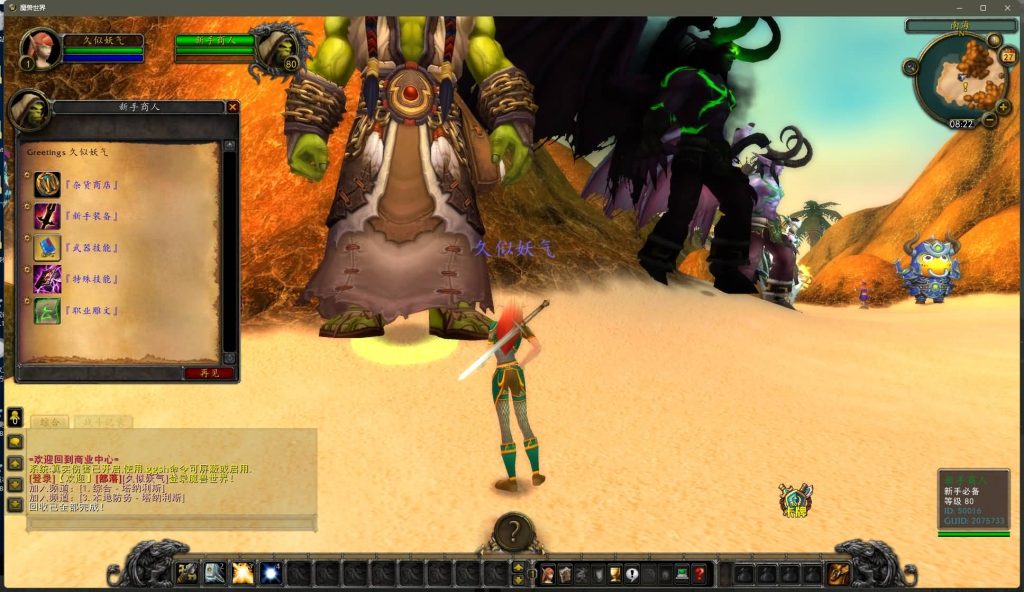Open the round question mark button above action bar
The width and height of the screenshot is (1024, 592).
[x=514, y=533]
